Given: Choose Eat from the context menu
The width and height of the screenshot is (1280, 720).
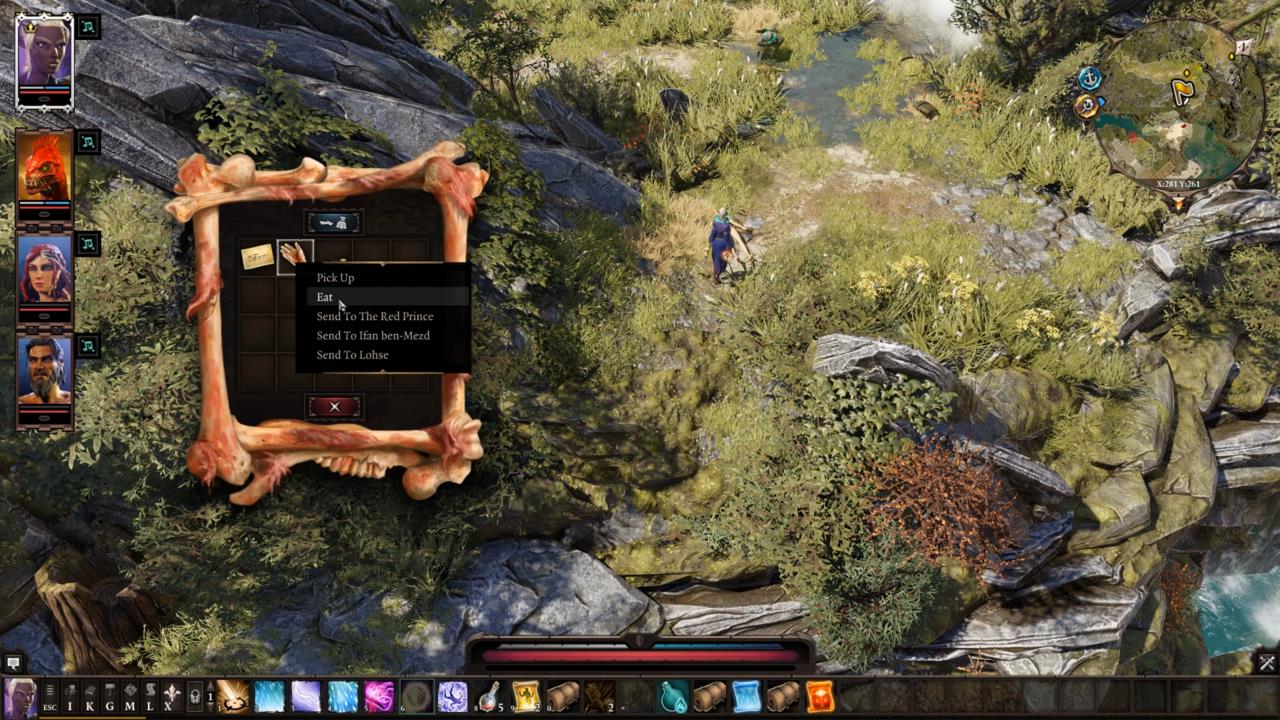Looking at the screenshot, I should point(324,297).
